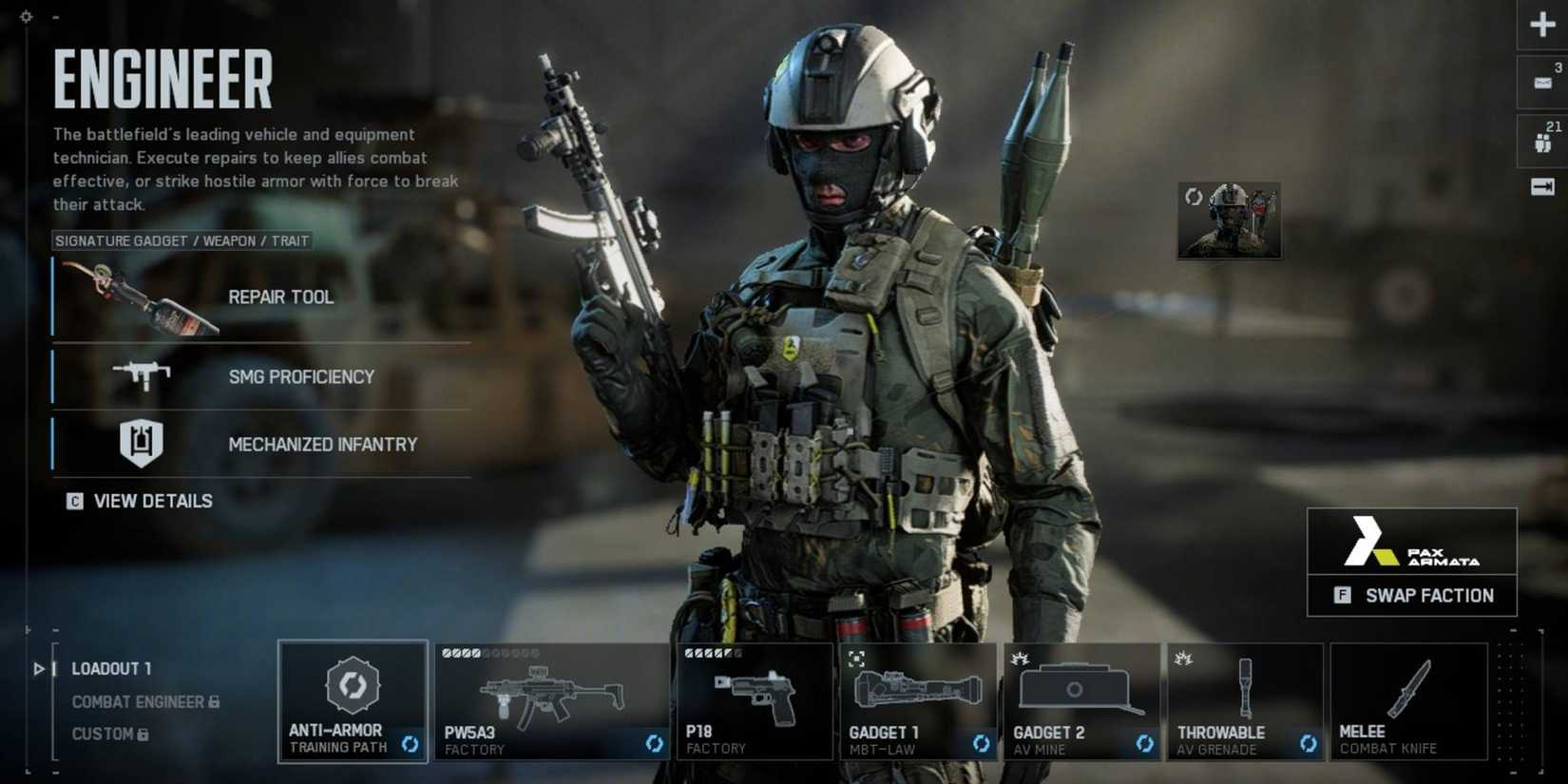Image resolution: width=1568 pixels, height=784 pixels.
Task: Click the mail inbox icon showing 3 messages
Action: tap(1539, 81)
